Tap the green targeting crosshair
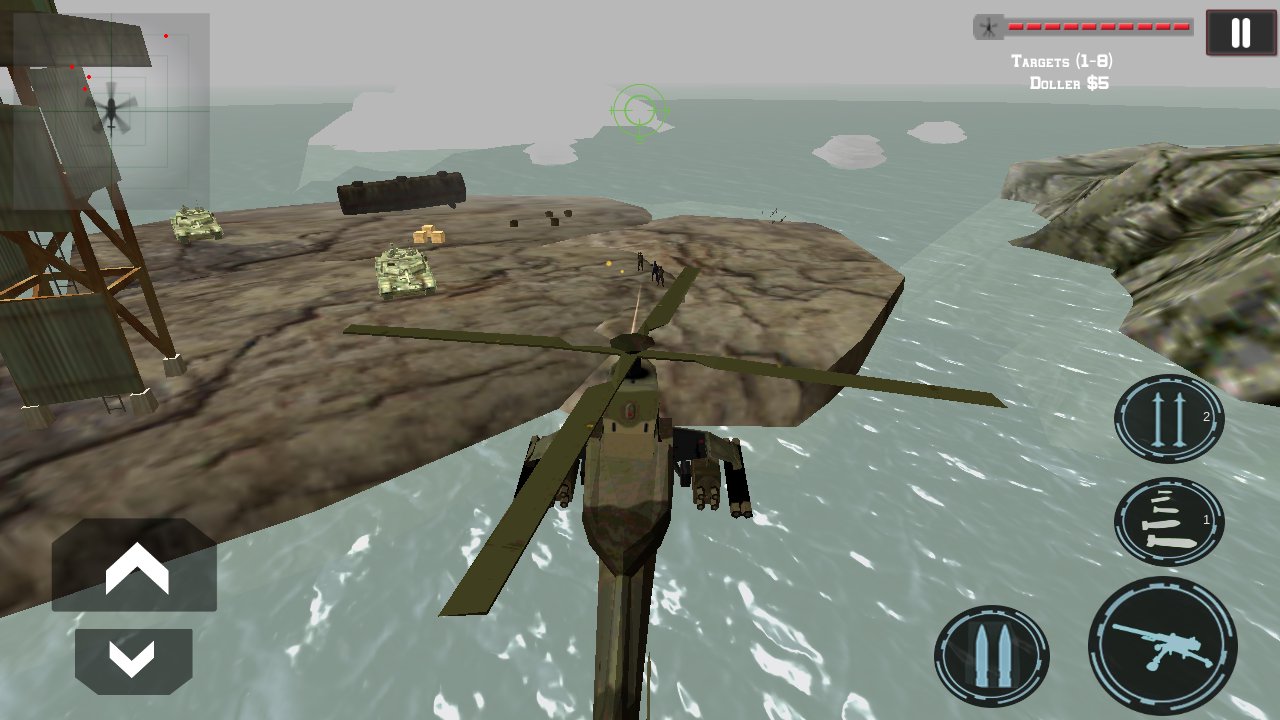 pos(638,112)
